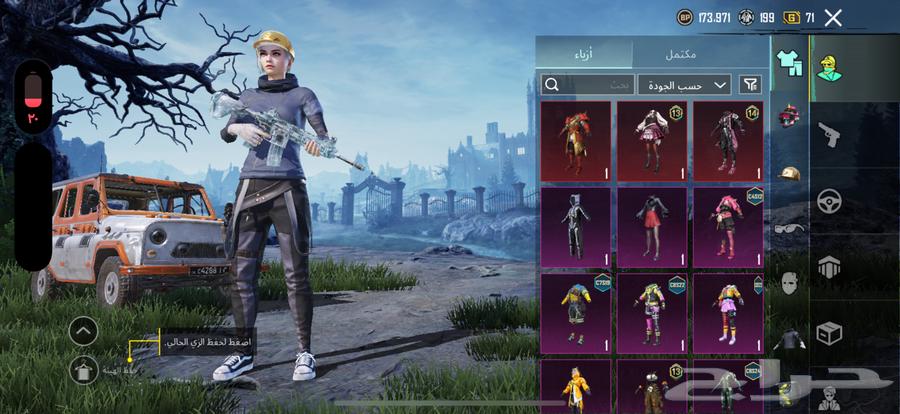Open the clothing shirt-and-pants category
This screenshot has height=414, width=900.
click(790, 63)
